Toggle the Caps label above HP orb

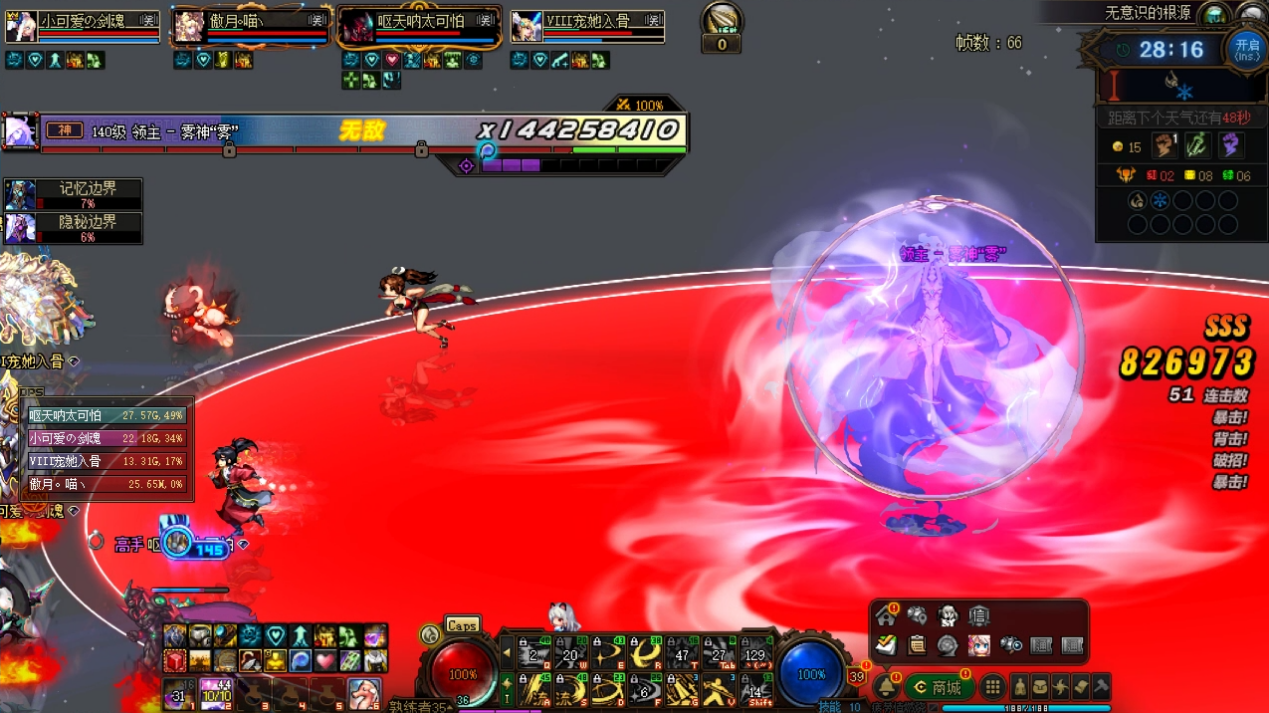coord(462,625)
